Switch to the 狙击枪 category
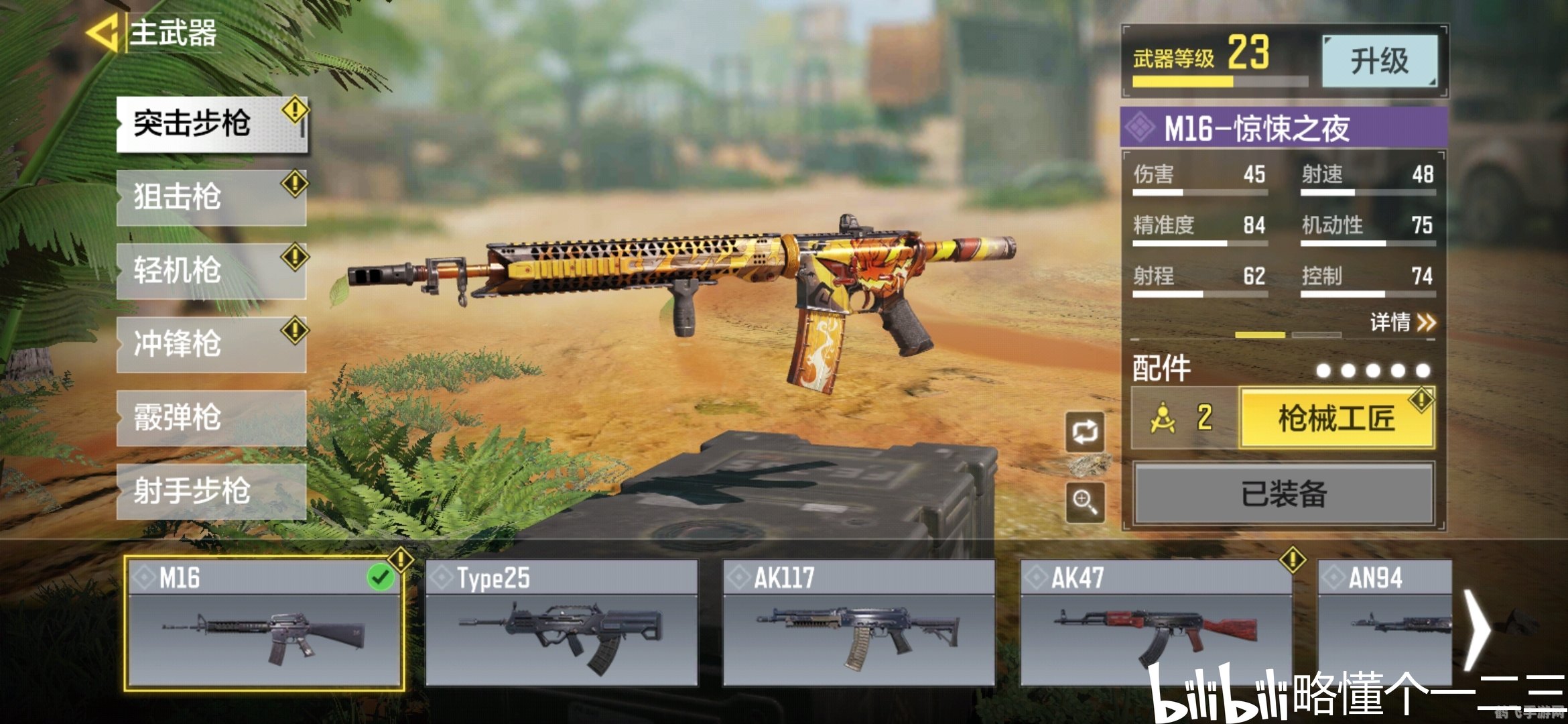Screen dimensions: 1568x724 (210, 198)
